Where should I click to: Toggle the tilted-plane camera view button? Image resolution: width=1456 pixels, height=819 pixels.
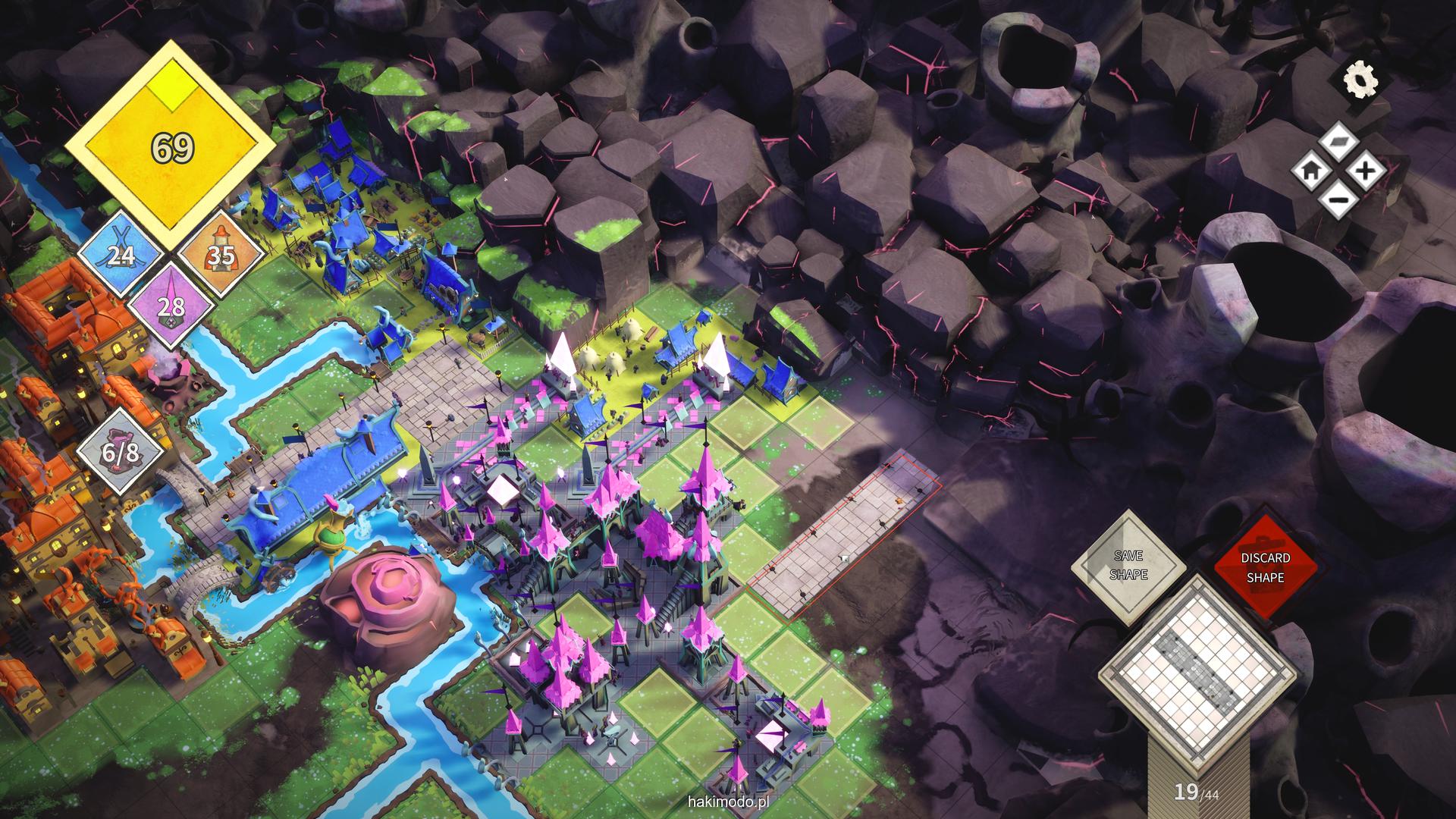[1338, 141]
